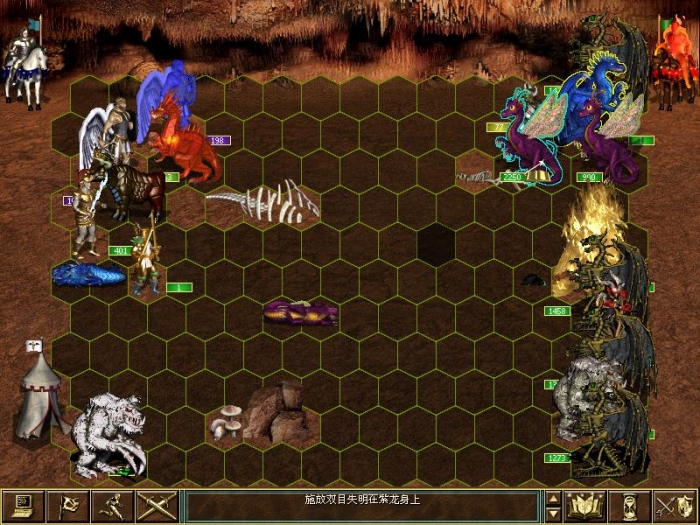Choose Wait with the hourglass button
This screenshot has width=700, height=525.
[x=630, y=505]
